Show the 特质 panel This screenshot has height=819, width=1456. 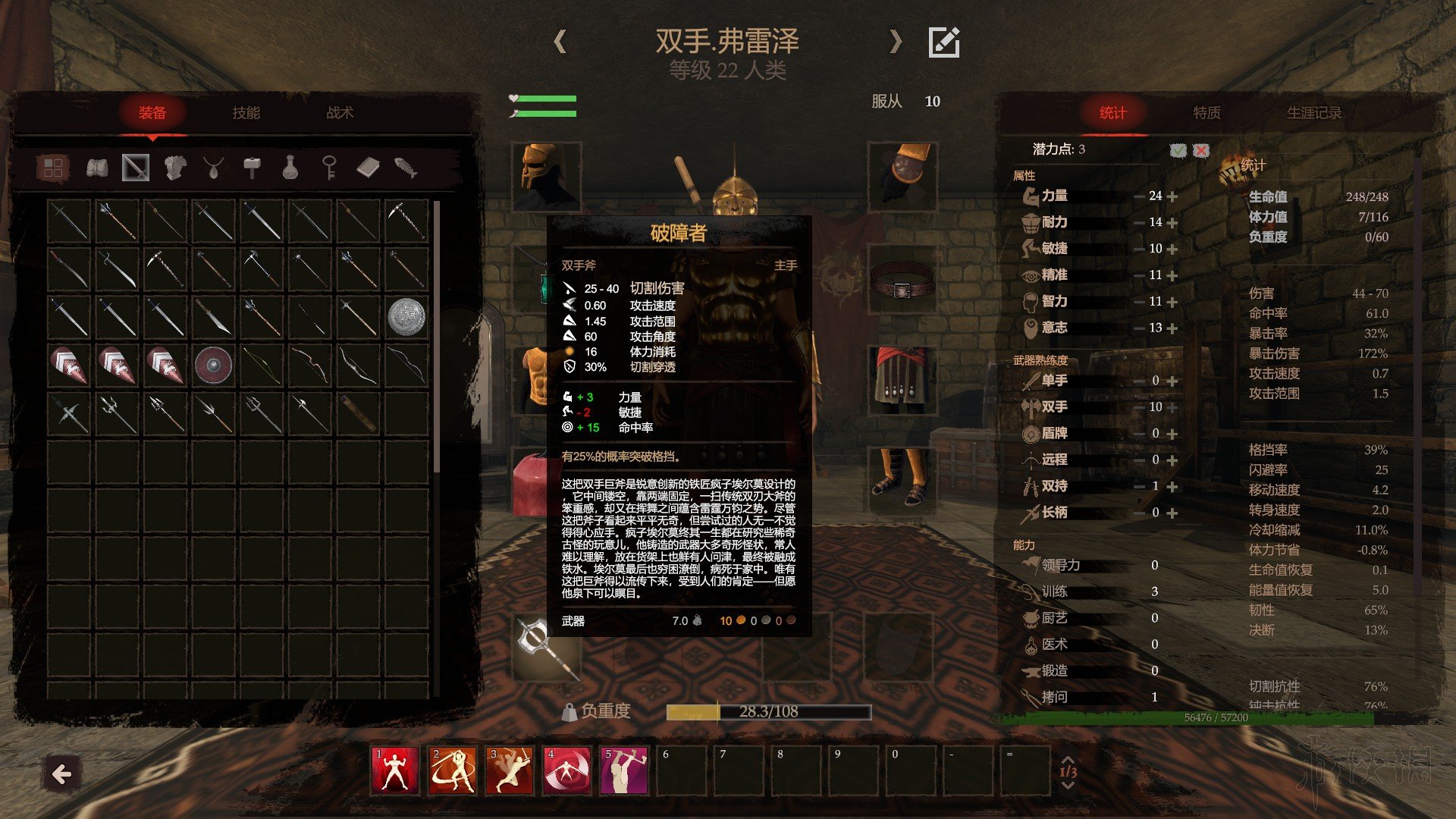pos(1207,113)
